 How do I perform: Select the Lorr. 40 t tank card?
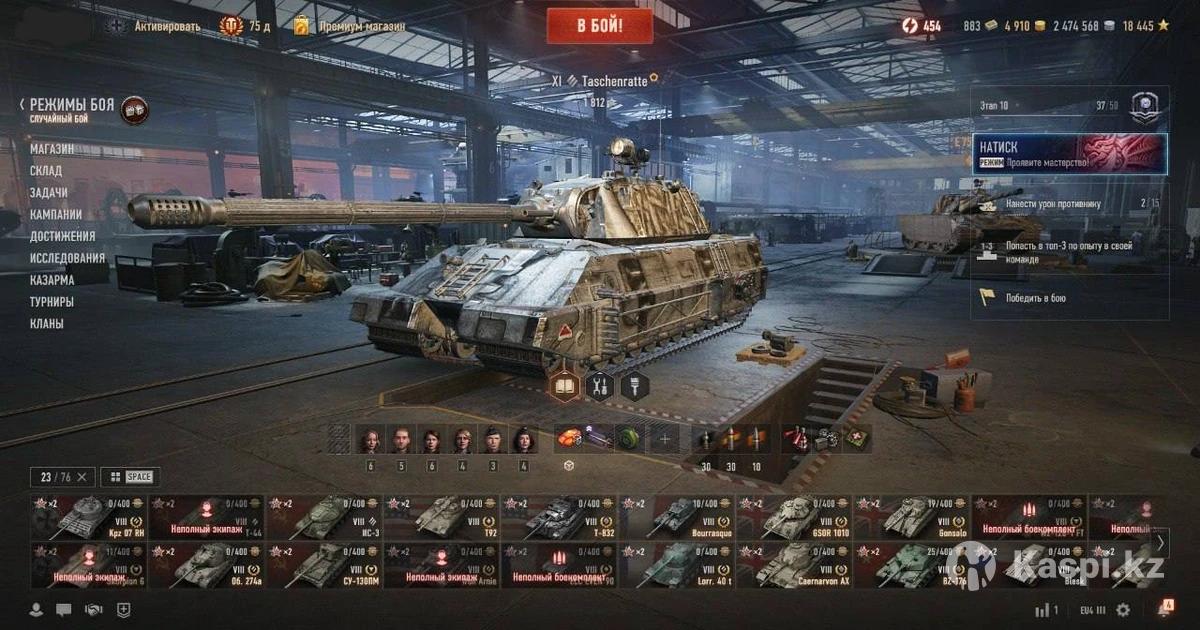(x=677, y=565)
